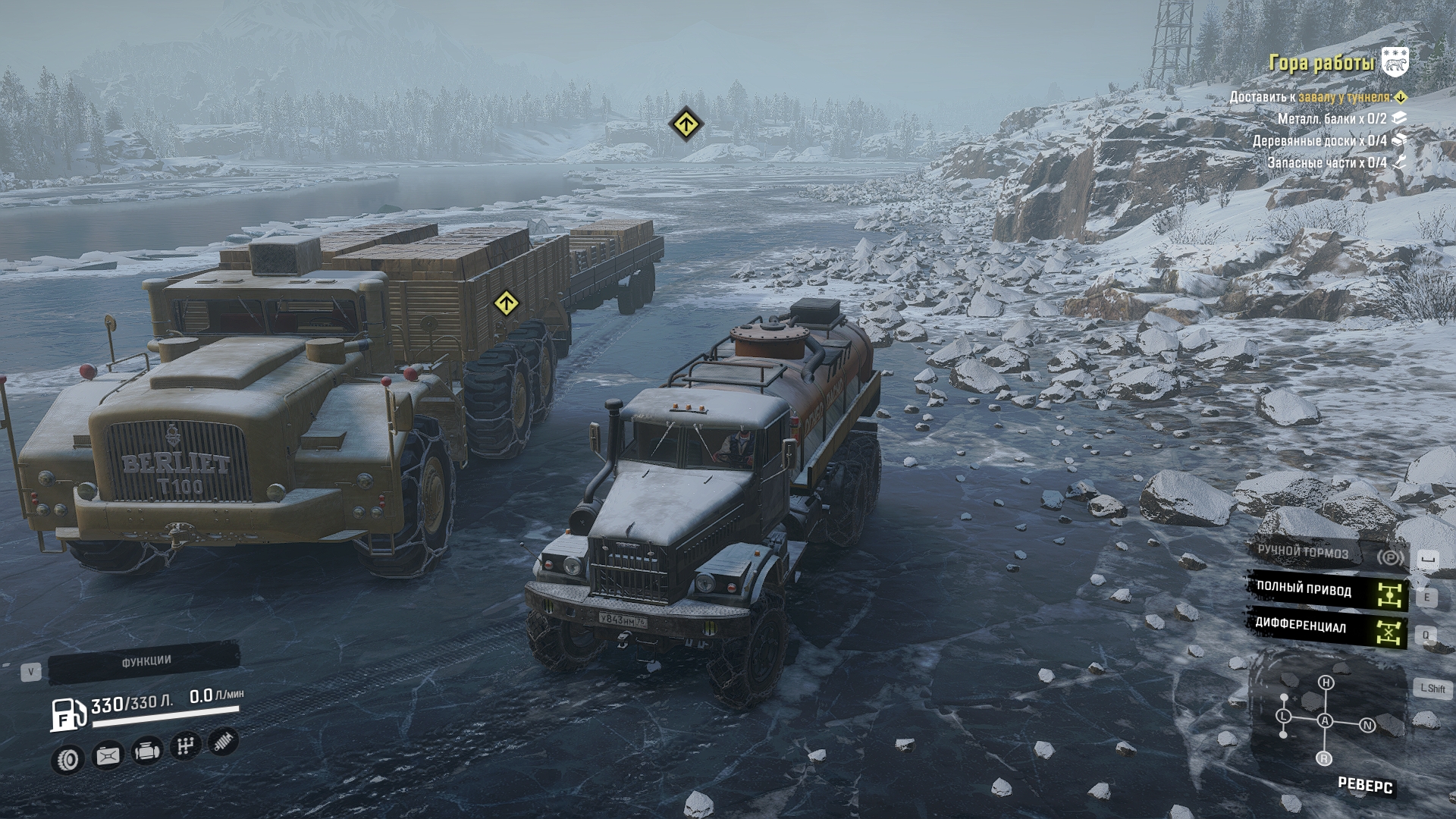
Task: Click the fuel tank status icon
Action: click(x=108, y=755)
